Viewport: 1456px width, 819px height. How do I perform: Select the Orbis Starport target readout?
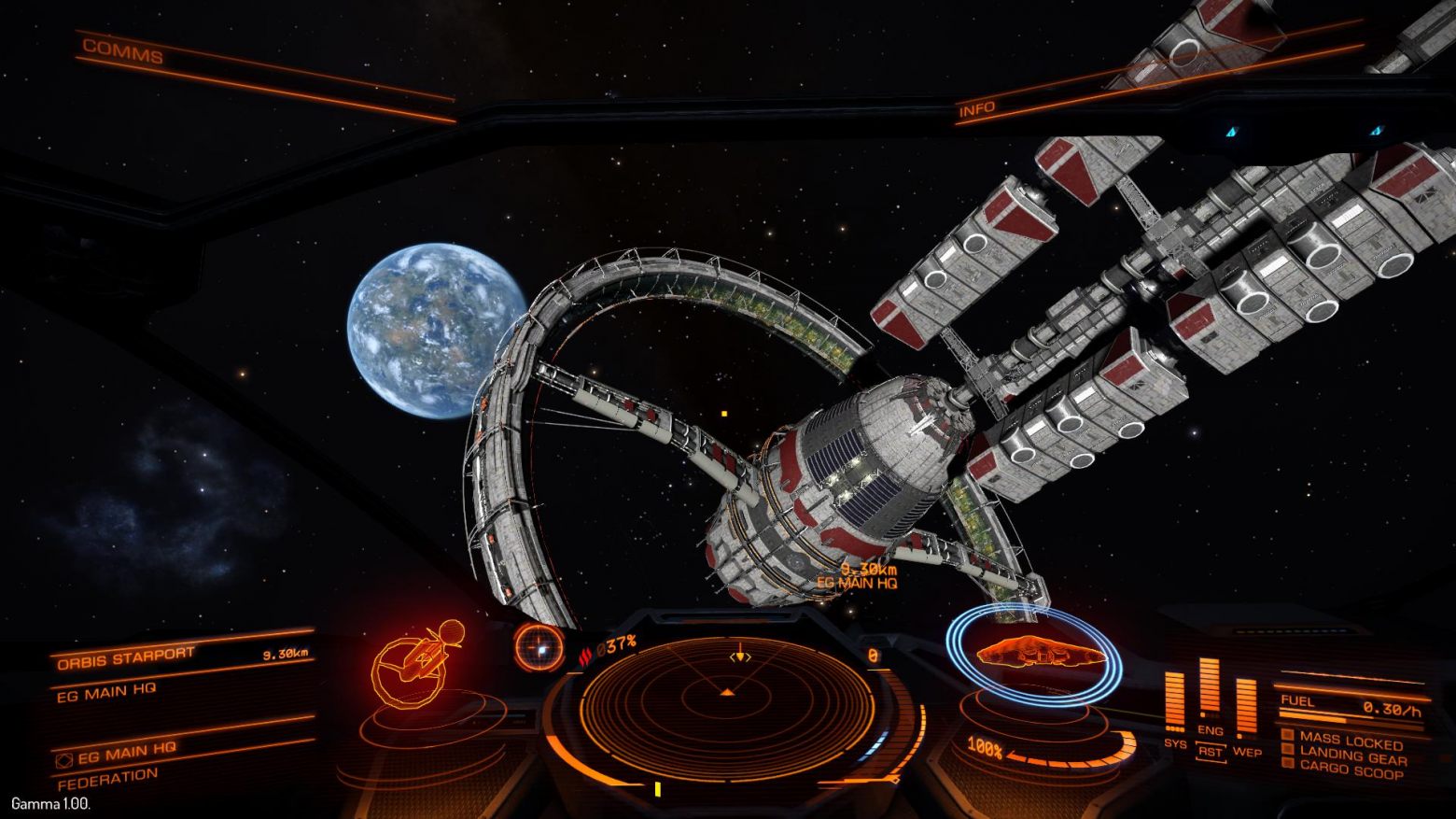pyautogui.click(x=126, y=658)
